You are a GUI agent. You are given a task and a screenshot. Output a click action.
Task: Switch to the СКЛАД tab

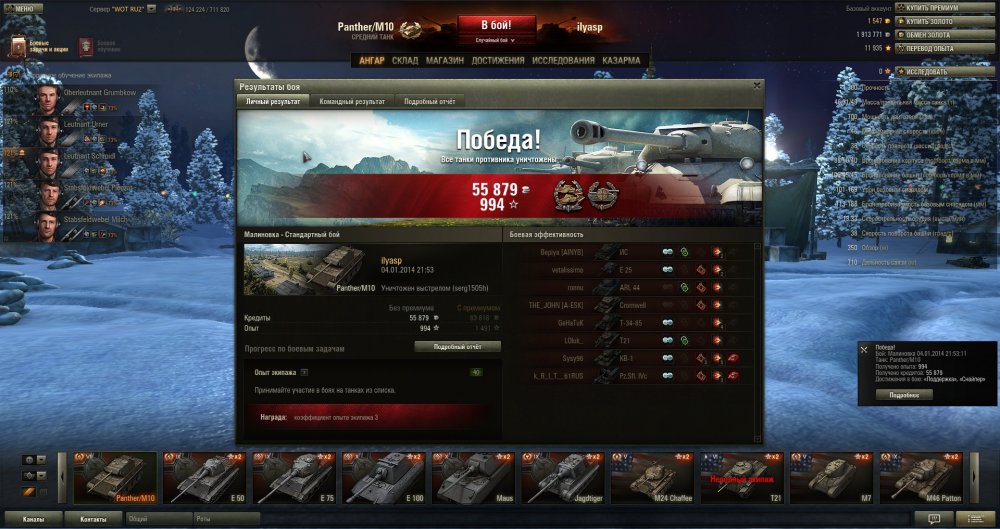(x=405, y=60)
